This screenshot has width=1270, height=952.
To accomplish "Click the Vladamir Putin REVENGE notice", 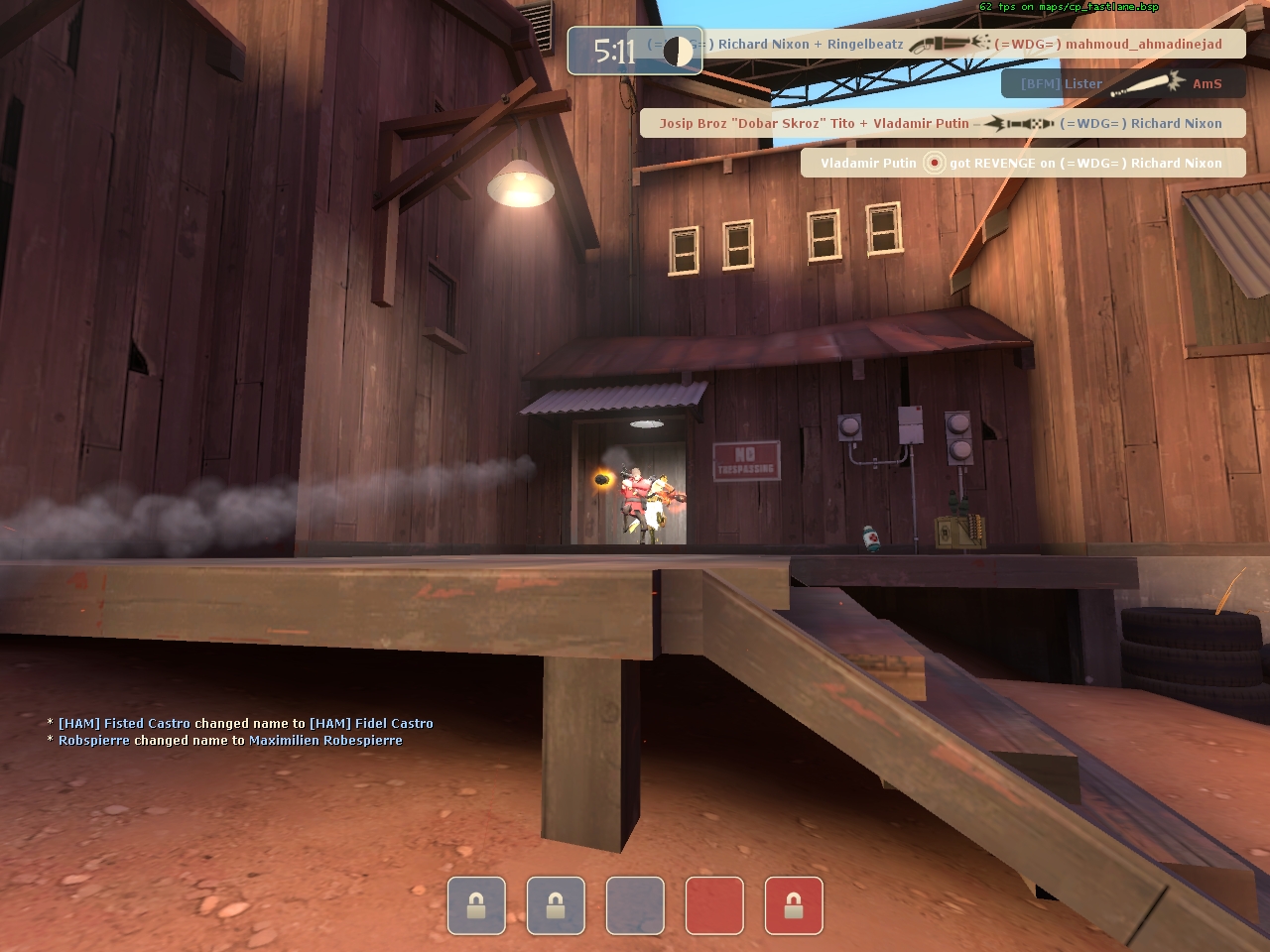I will [x=1022, y=163].
